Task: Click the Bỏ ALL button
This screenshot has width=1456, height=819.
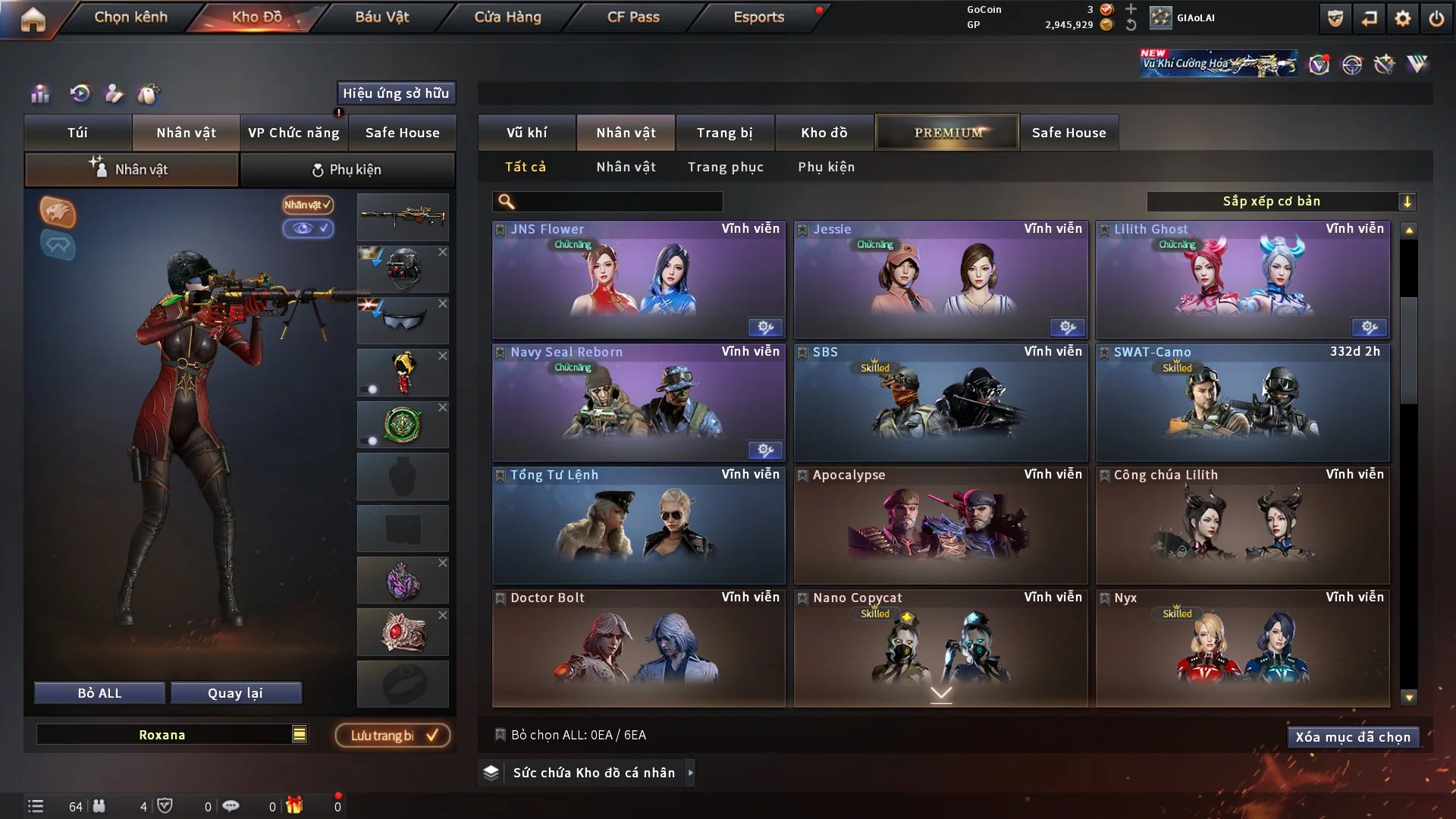Action: [x=99, y=693]
